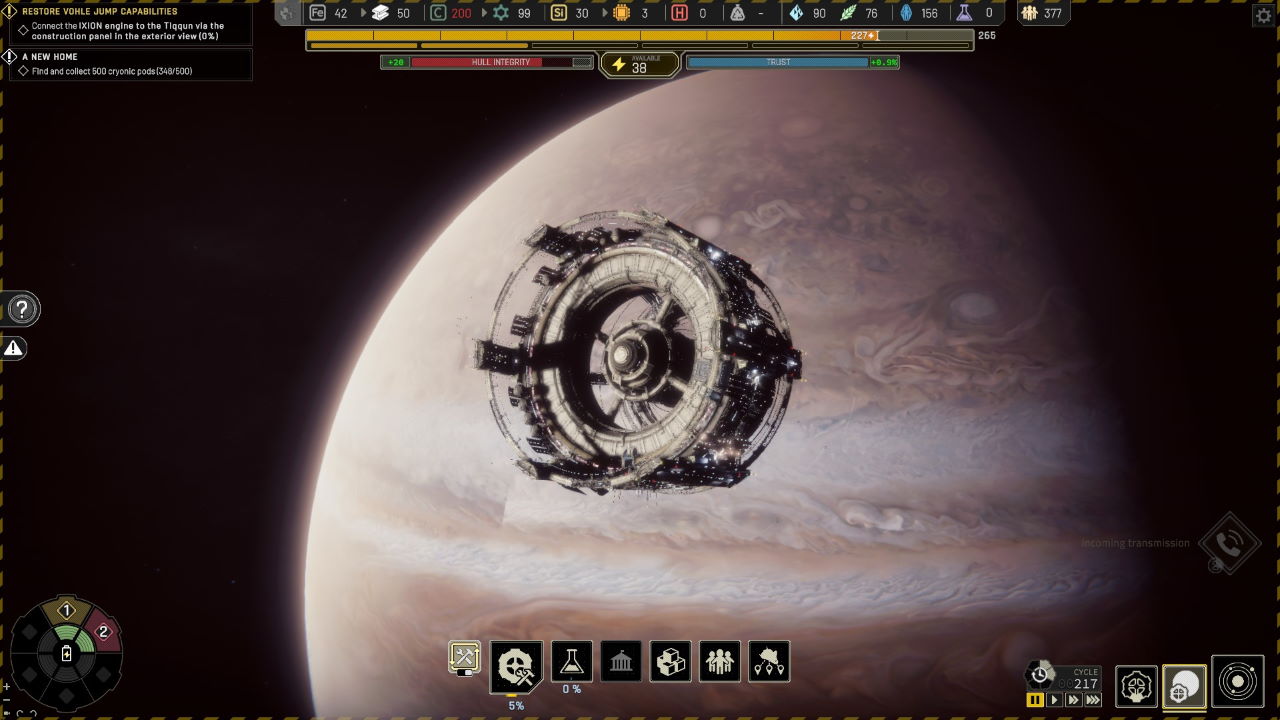Image resolution: width=1280 pixels, height=720 pixels.
Task: Open the battery power icon in wheel center
Action: [x=67, y=654]
